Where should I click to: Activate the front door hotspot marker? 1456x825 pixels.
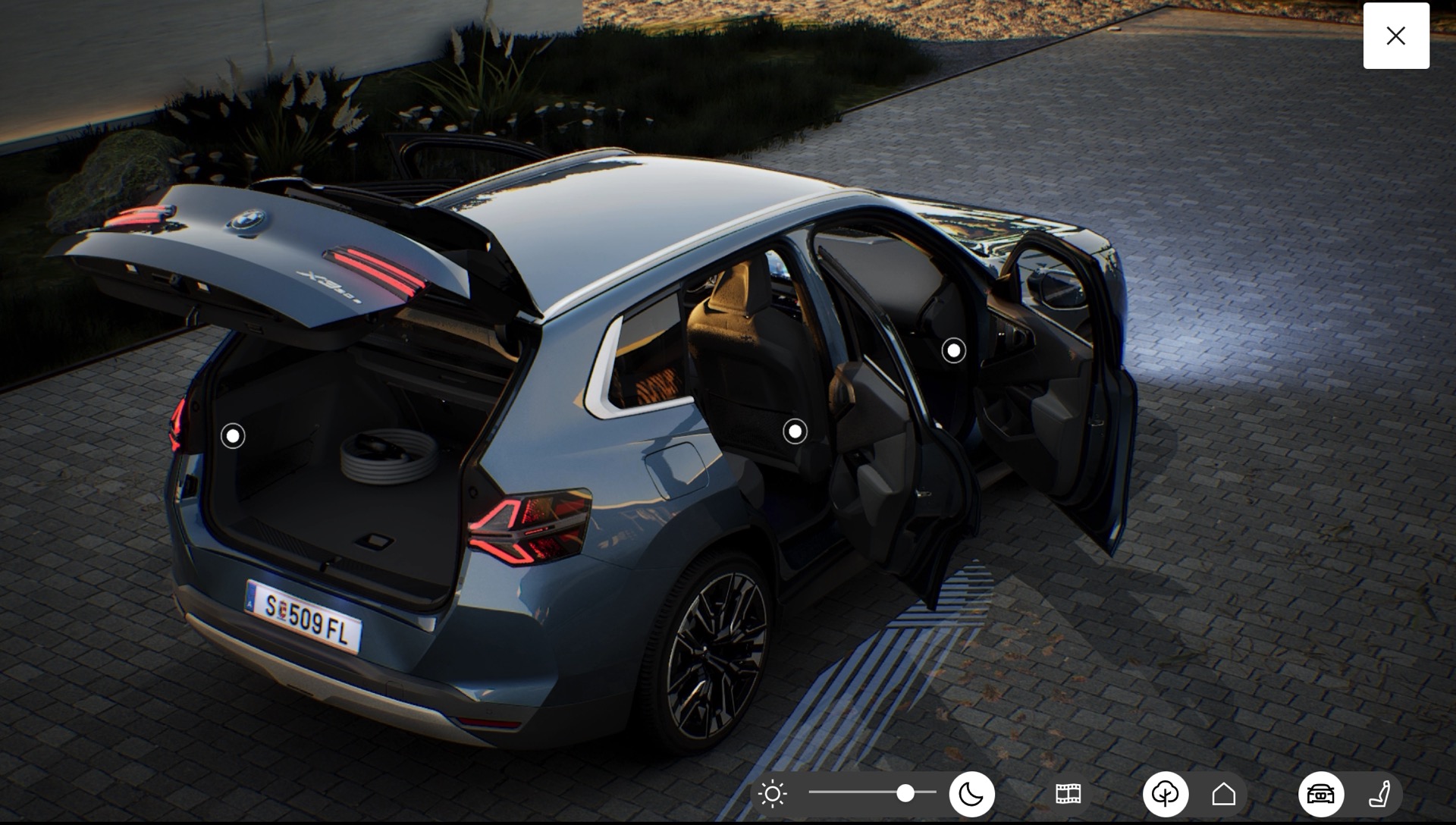click(x=953, y=350)
